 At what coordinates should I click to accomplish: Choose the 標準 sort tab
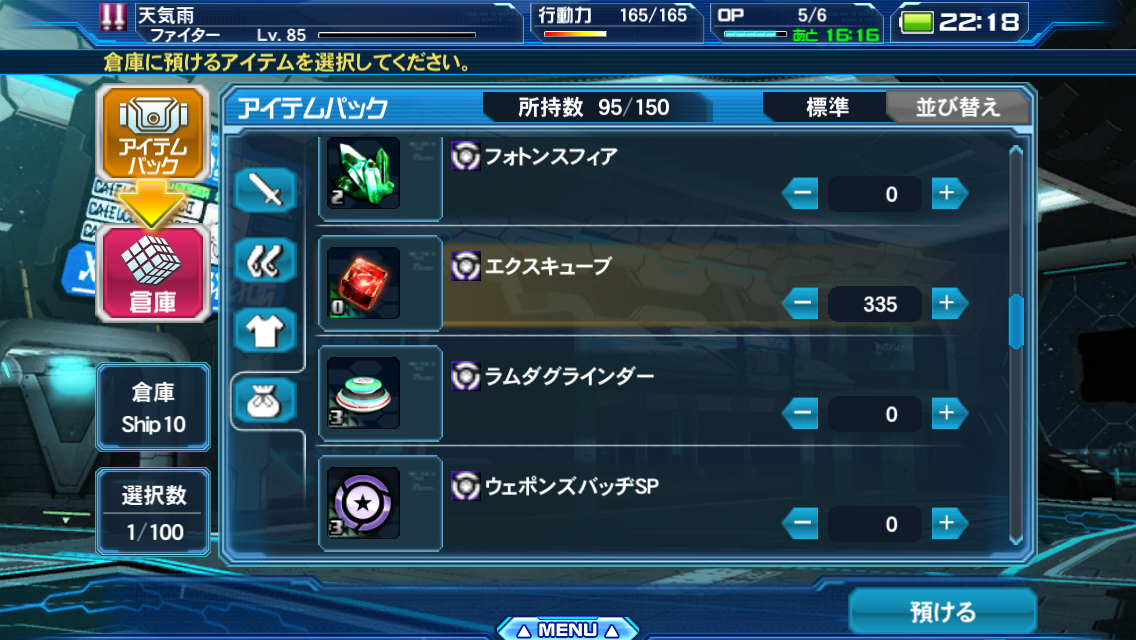[x=827, y=108]
